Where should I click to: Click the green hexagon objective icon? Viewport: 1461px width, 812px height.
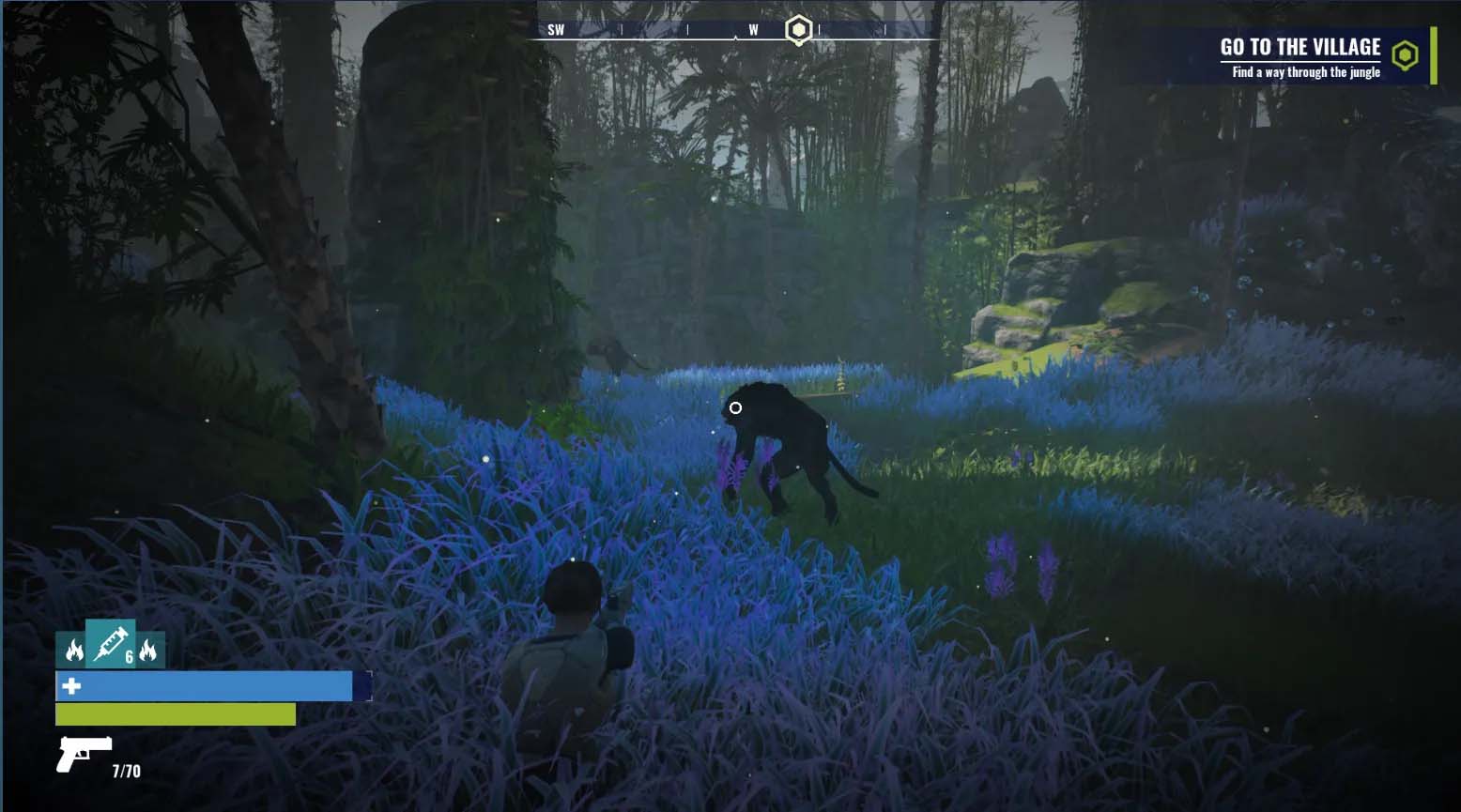1404,56
